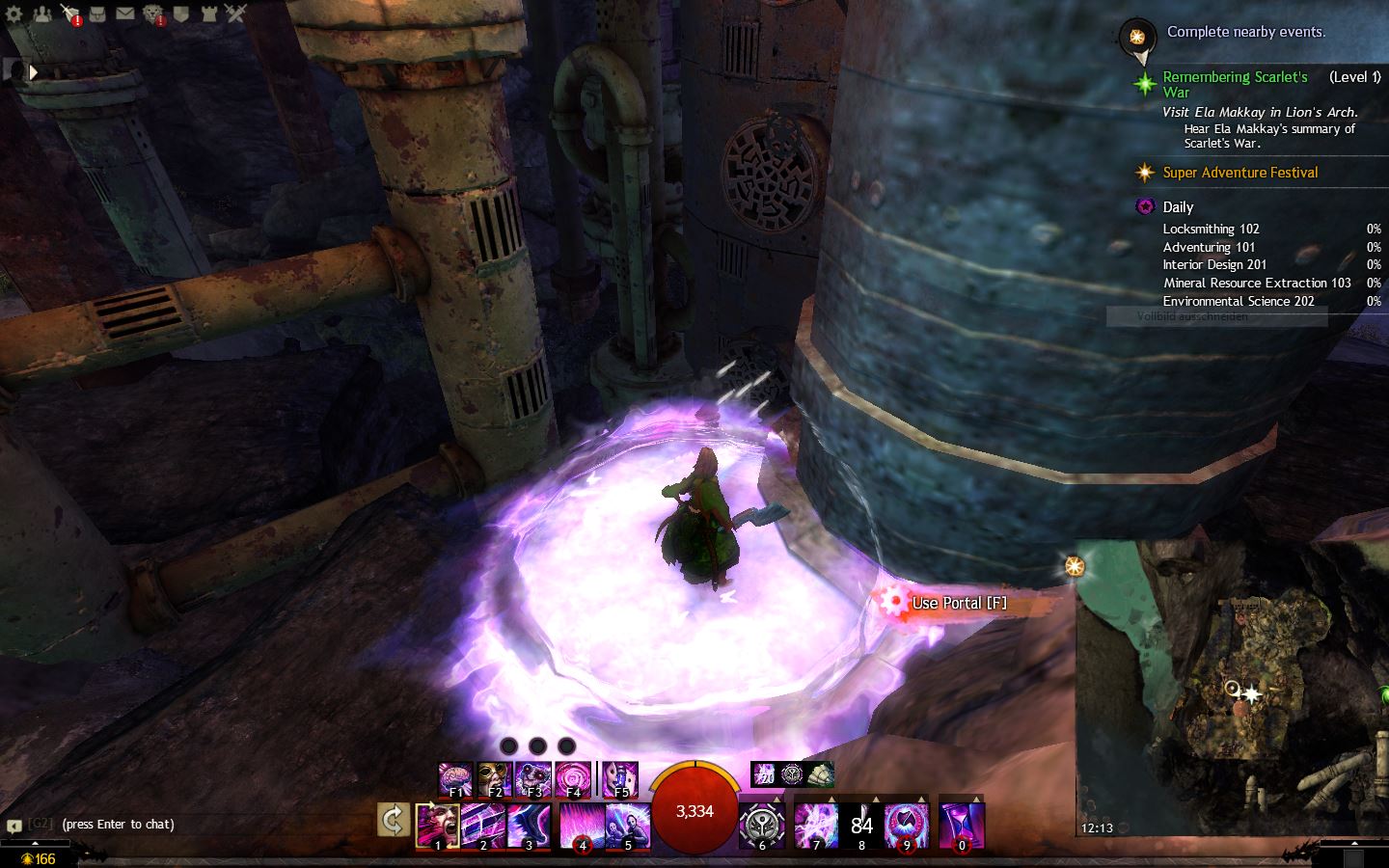Use the golden mask shatter skill F2
The image size is (1389, 868).
click(x=495, y=779)
